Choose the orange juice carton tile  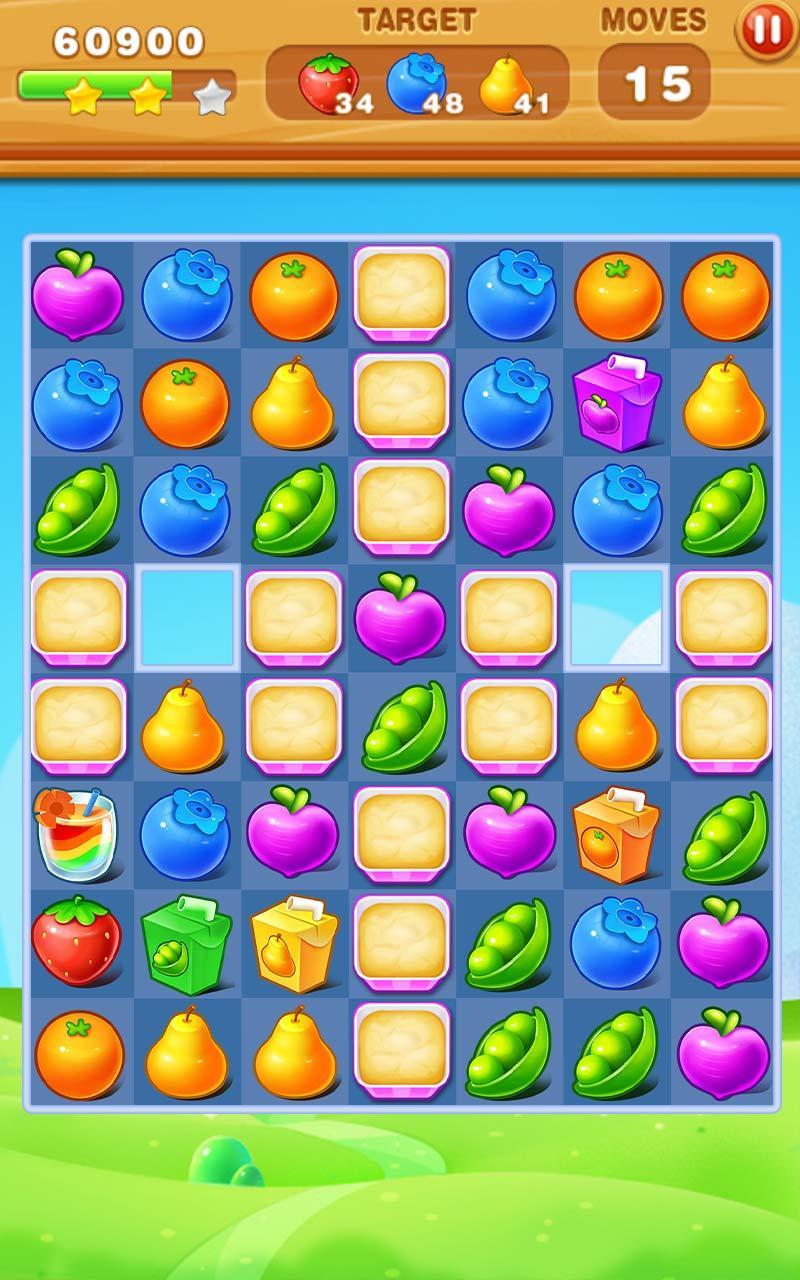coord(616,835)
